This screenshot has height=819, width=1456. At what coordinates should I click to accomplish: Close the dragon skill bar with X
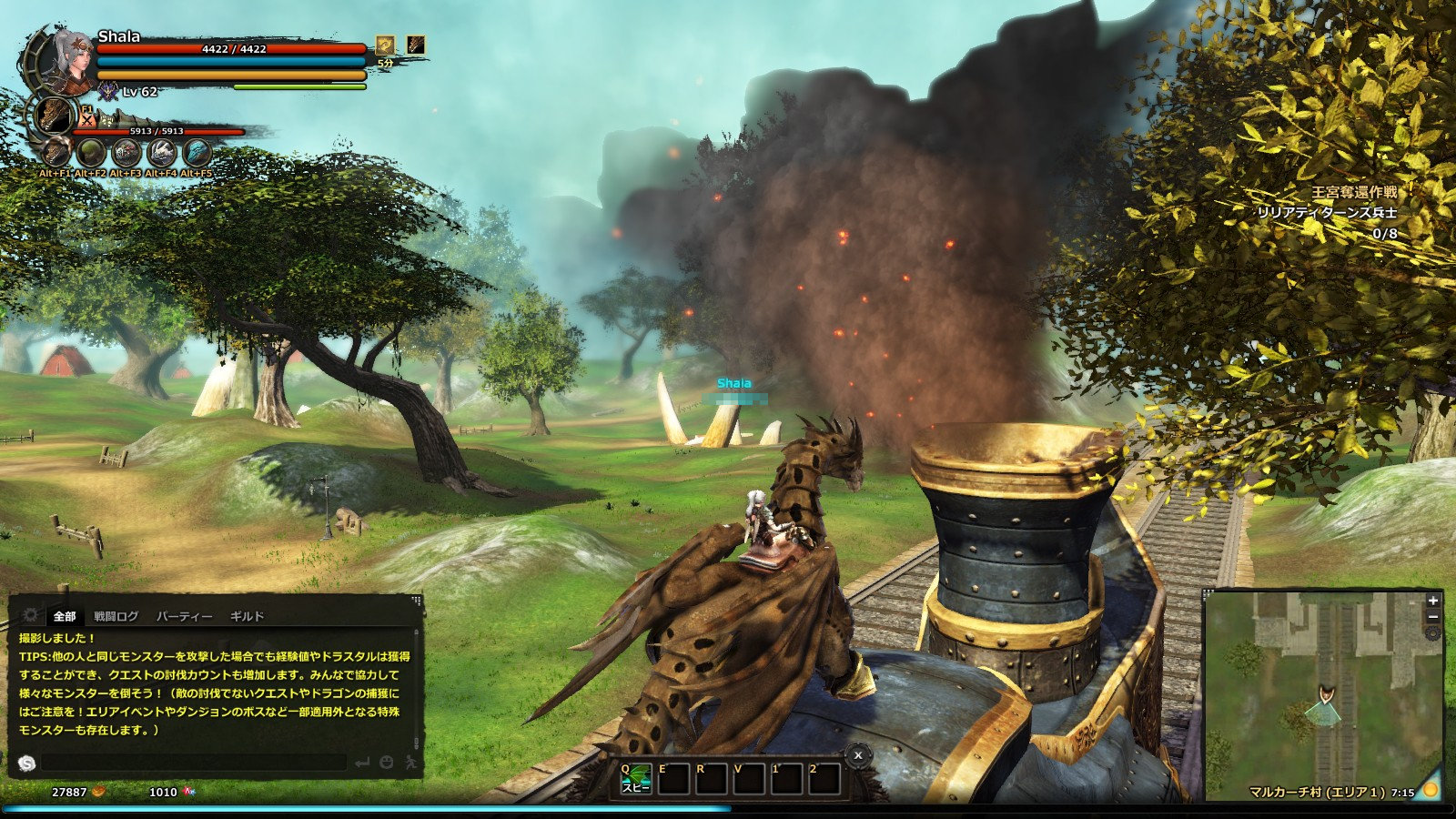click(x=857, y=754)
